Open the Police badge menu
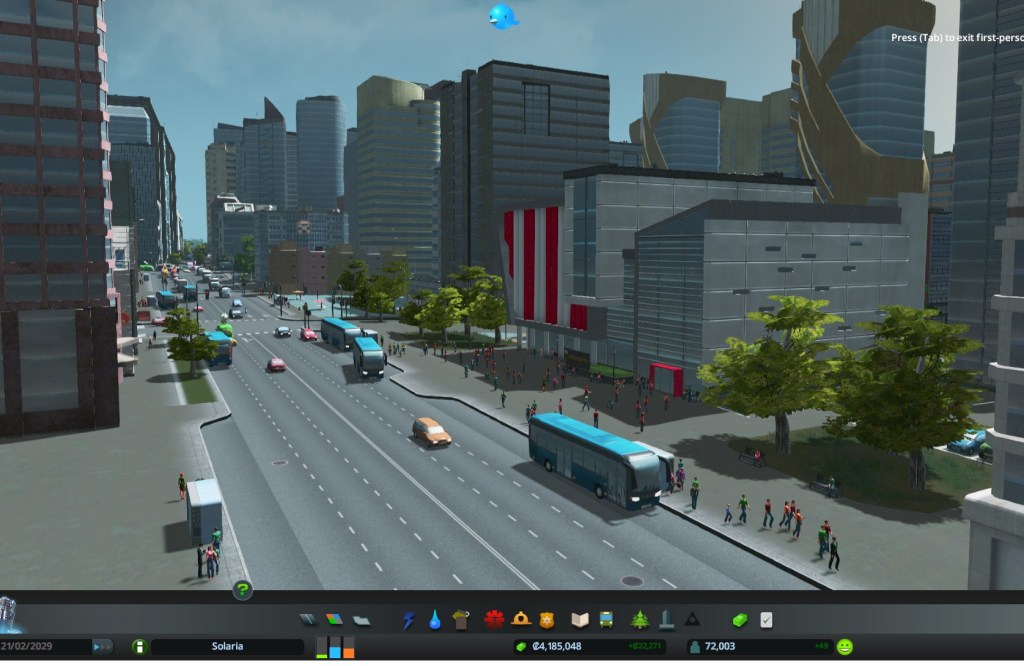This screenshot has height=666, width=1024. tap(547, 620)
